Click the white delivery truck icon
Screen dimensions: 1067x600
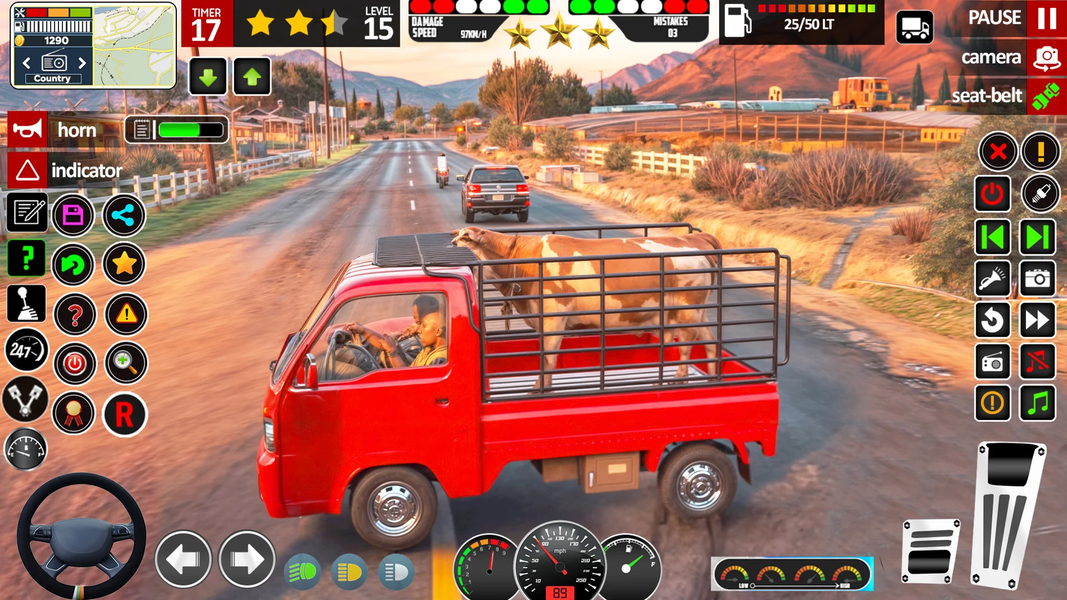tap(914, 27)
